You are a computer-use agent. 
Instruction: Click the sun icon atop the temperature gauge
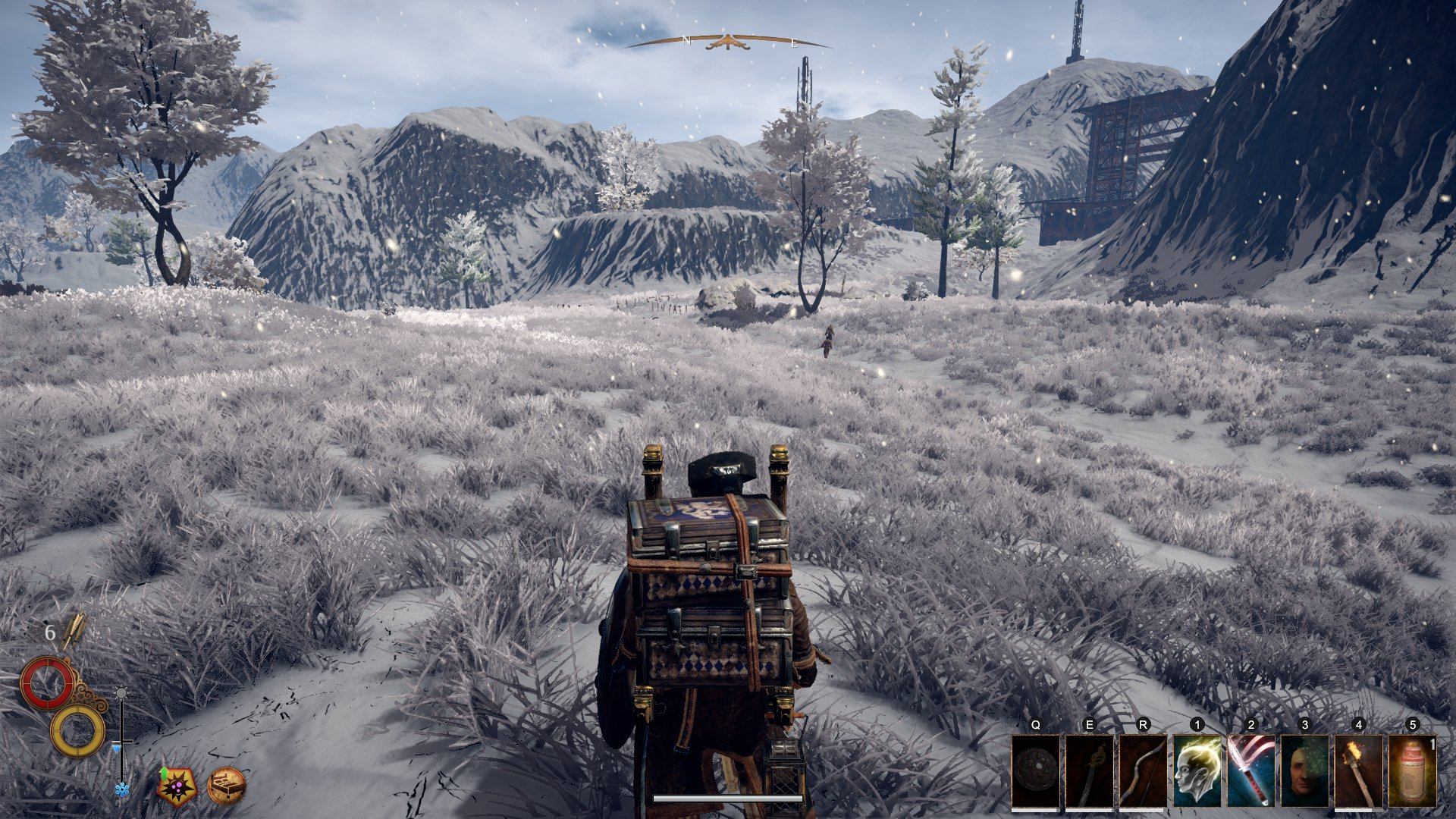[121, 692]
